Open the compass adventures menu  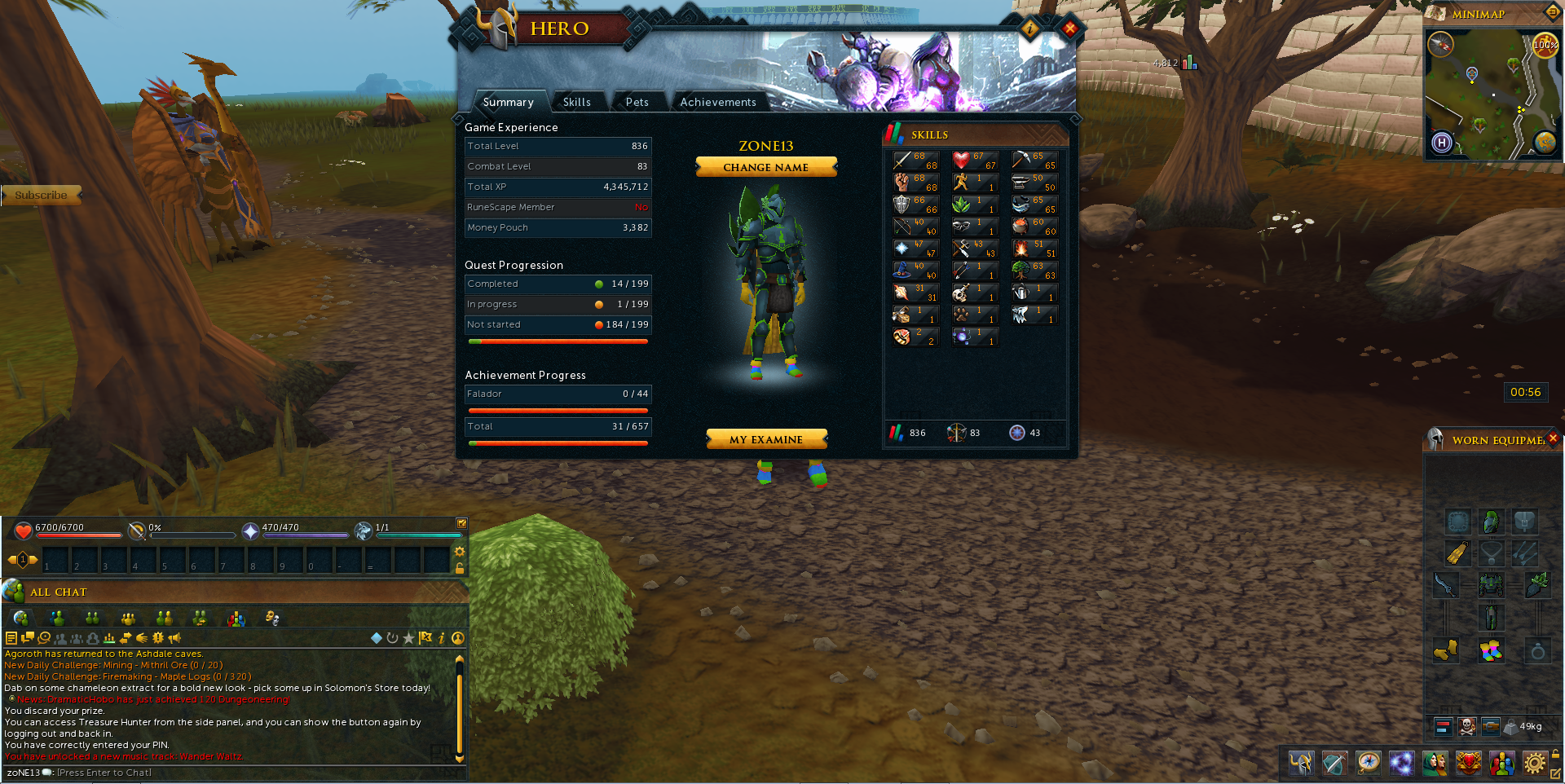pyautogui.click(x=1368, y=764)
